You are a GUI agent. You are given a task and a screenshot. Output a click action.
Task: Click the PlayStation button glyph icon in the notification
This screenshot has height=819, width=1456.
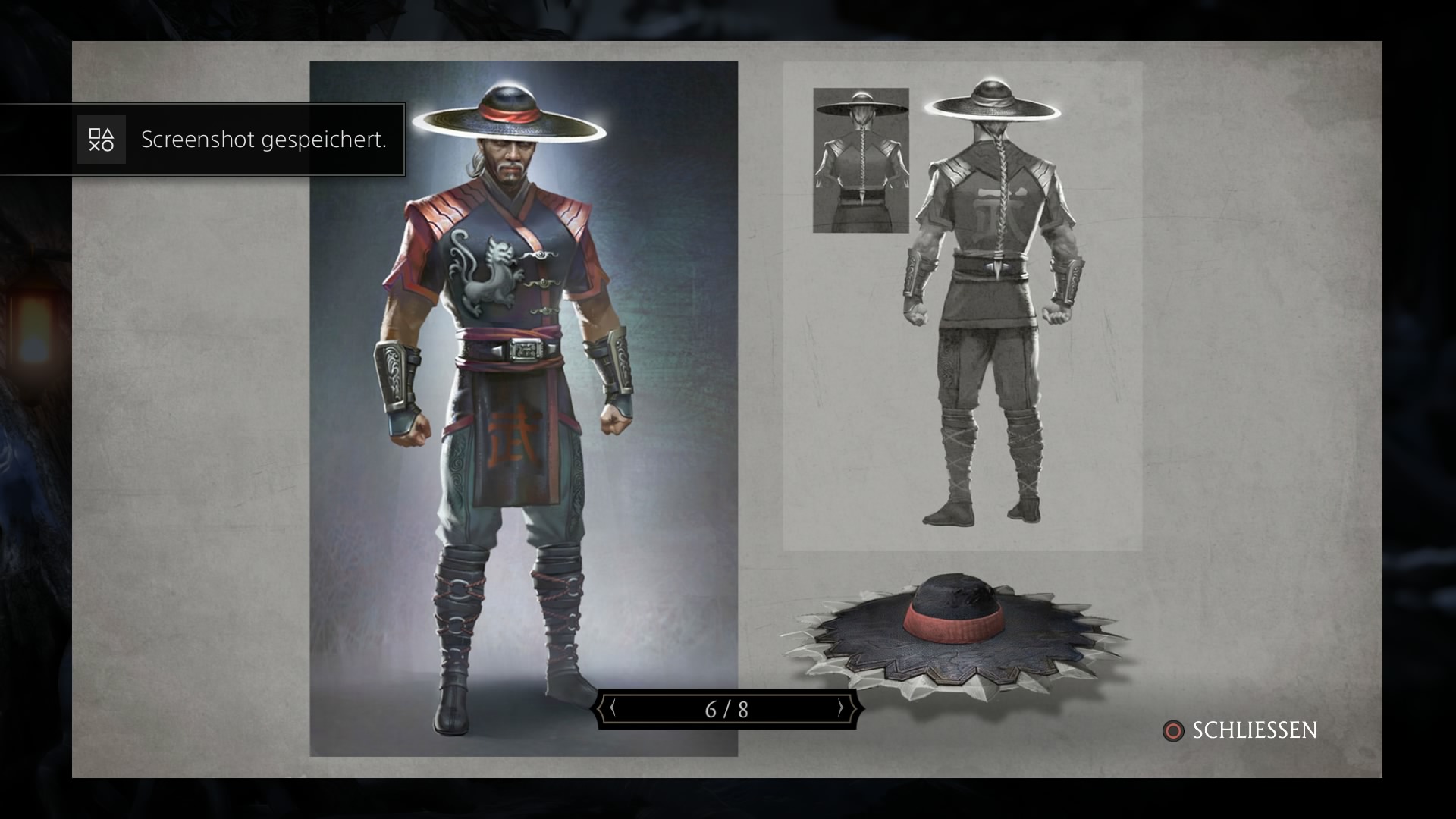tap(102, 140)
